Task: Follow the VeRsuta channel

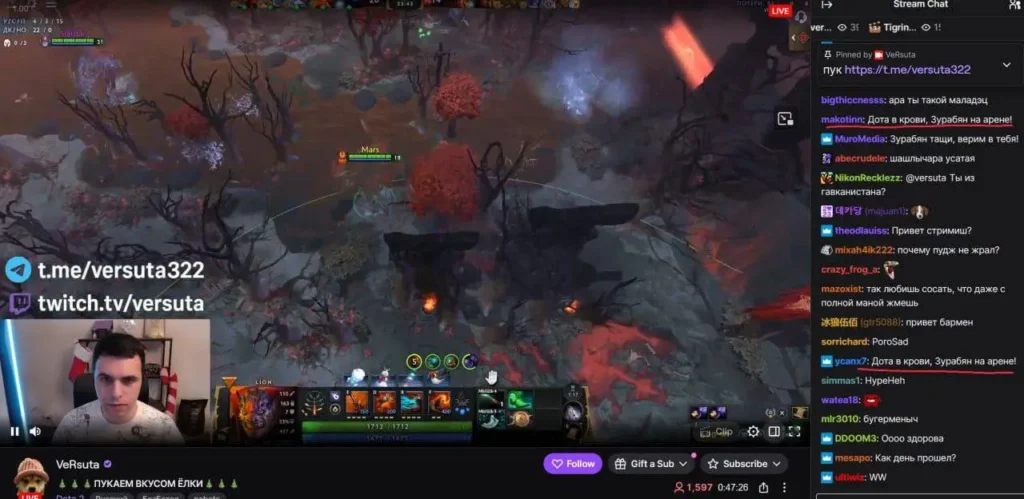Action: pyautogui.click(x=573, y=464)
